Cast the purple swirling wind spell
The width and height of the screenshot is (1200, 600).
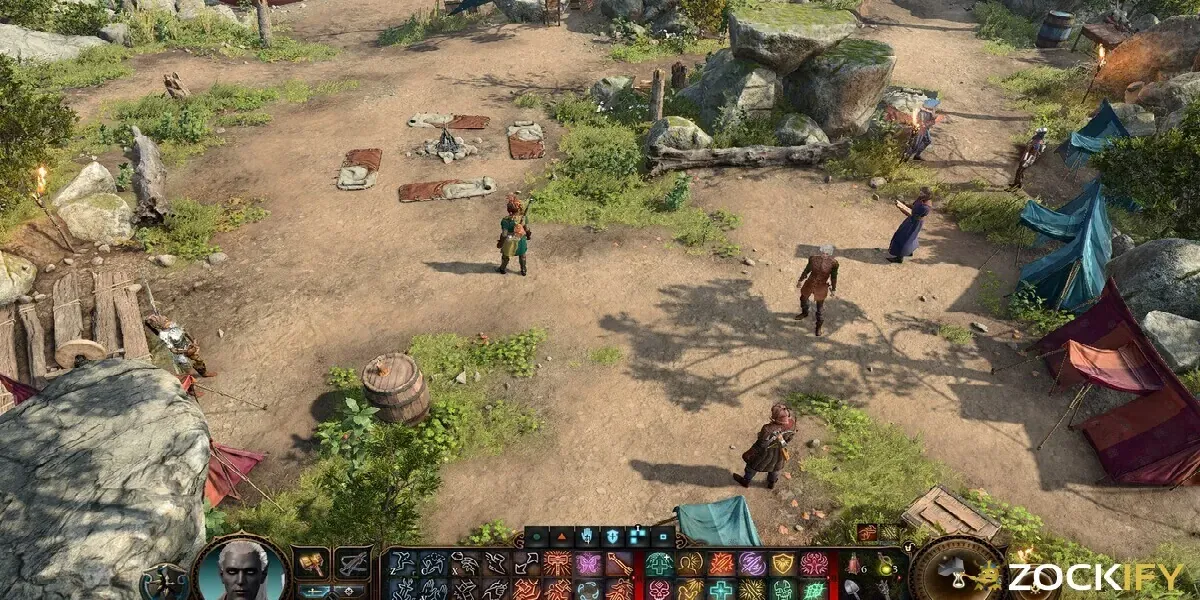coord(752,564)
